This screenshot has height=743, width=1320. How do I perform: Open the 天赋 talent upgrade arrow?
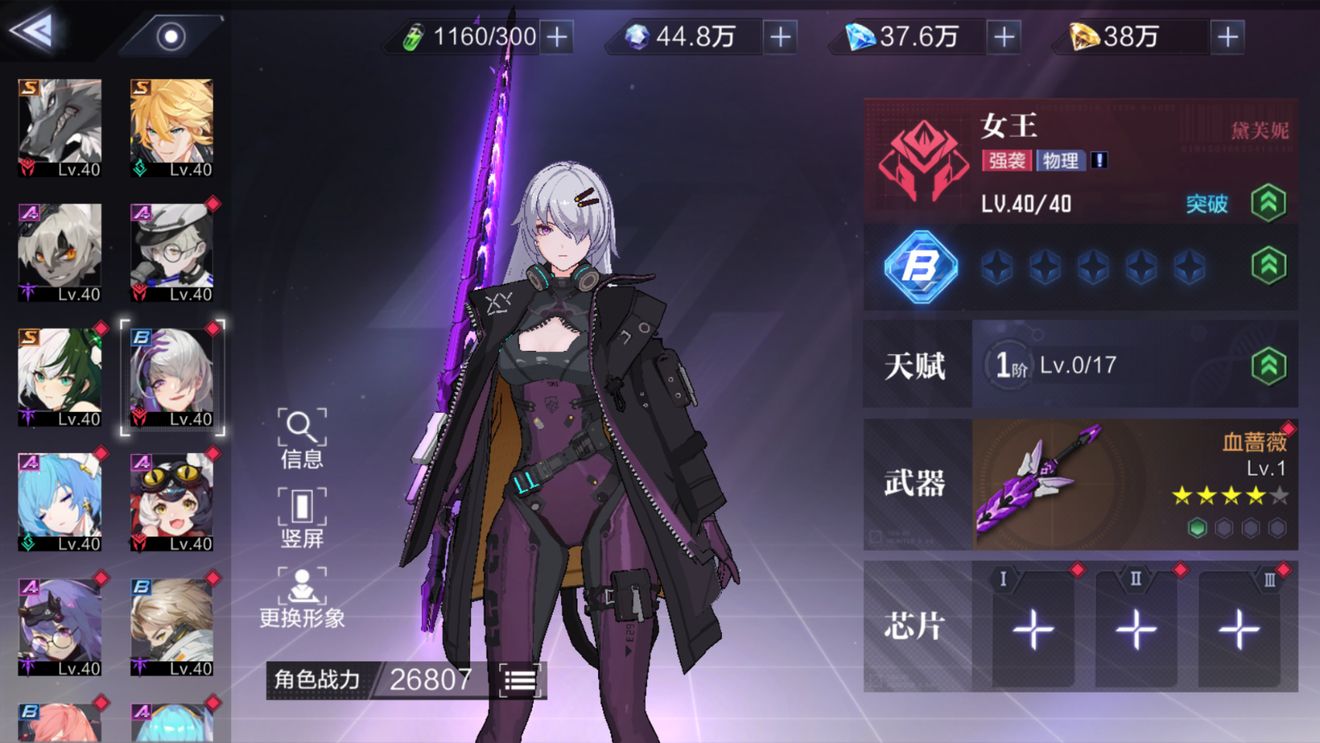[1268, 364]
